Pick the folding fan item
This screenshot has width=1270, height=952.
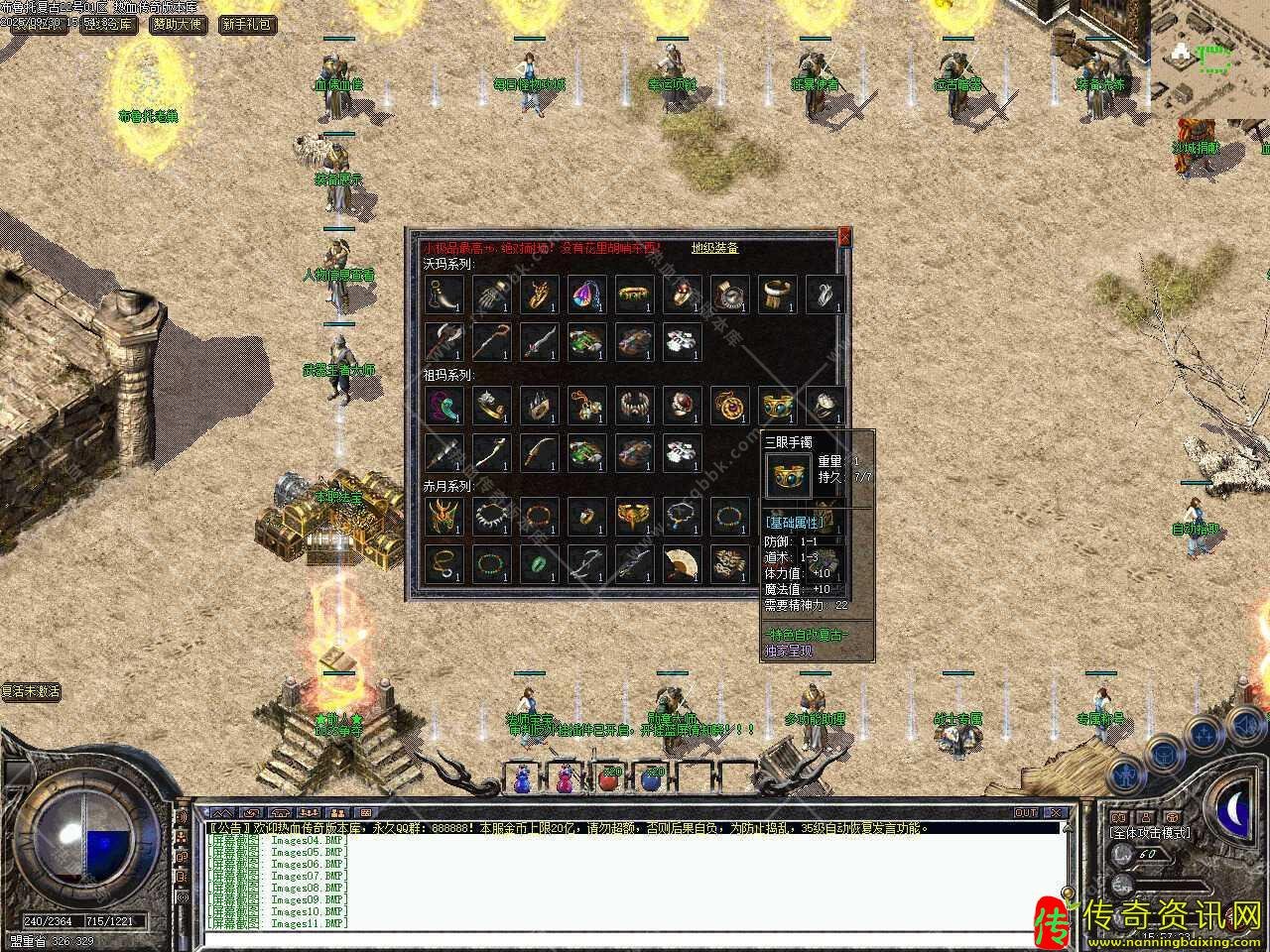(681, 564)
